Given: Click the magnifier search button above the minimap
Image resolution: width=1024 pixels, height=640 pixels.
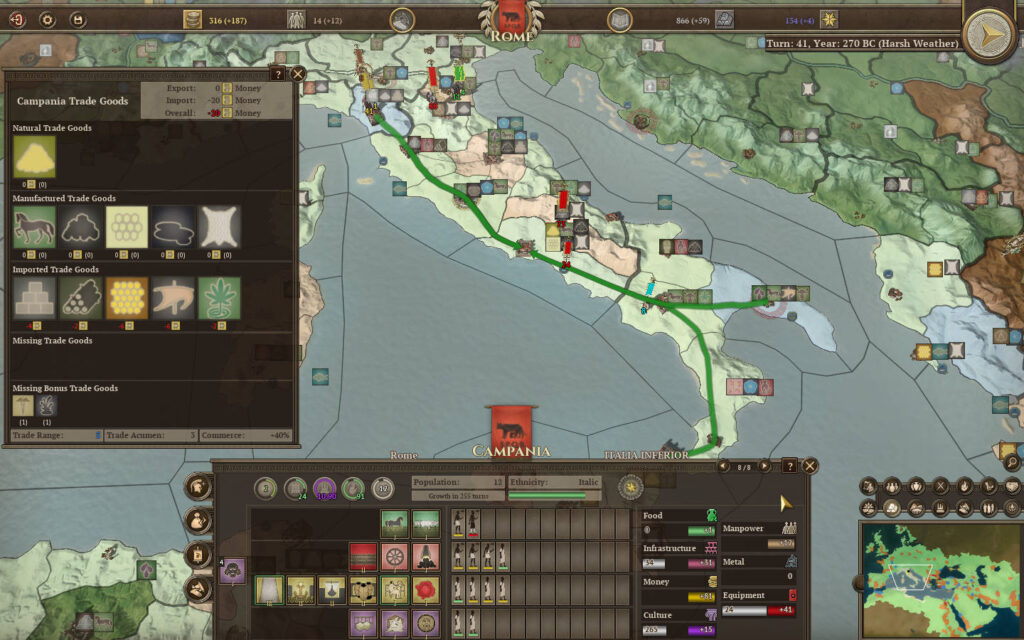Looking at the screenshot, I should pos(1011,462).
